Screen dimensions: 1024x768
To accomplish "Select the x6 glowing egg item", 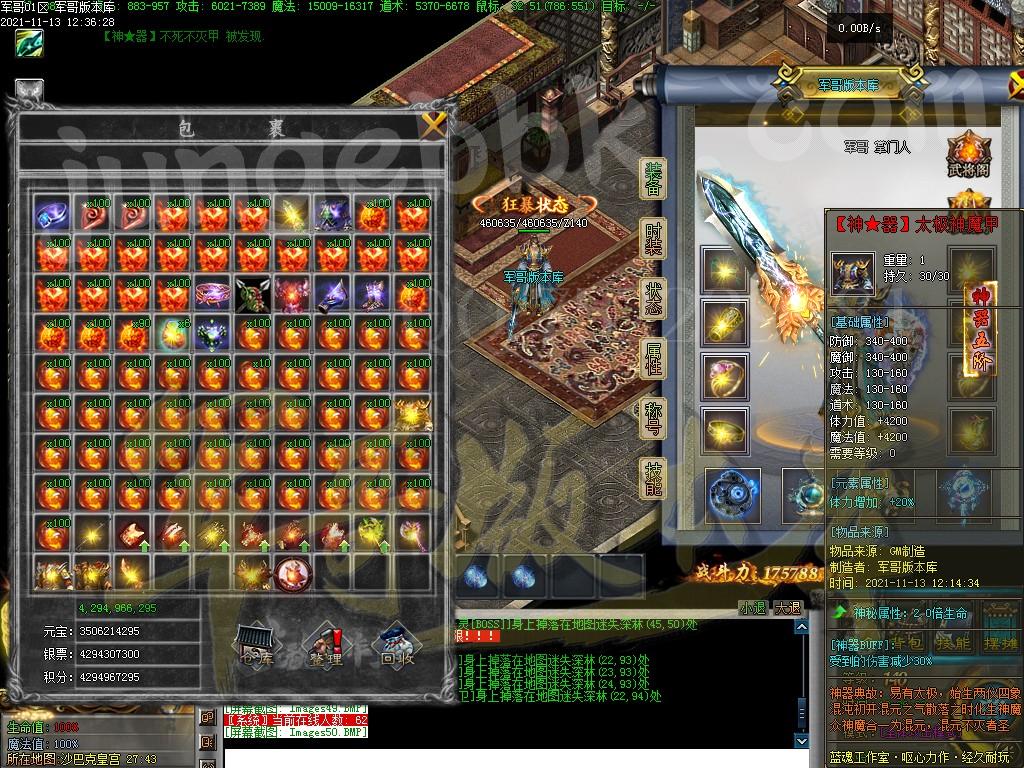I will 172,333.
